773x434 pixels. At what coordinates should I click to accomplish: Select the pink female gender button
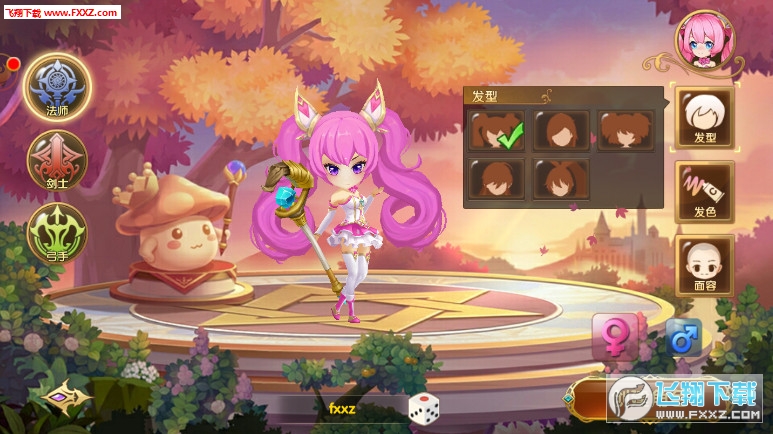(x=614, y=337)
